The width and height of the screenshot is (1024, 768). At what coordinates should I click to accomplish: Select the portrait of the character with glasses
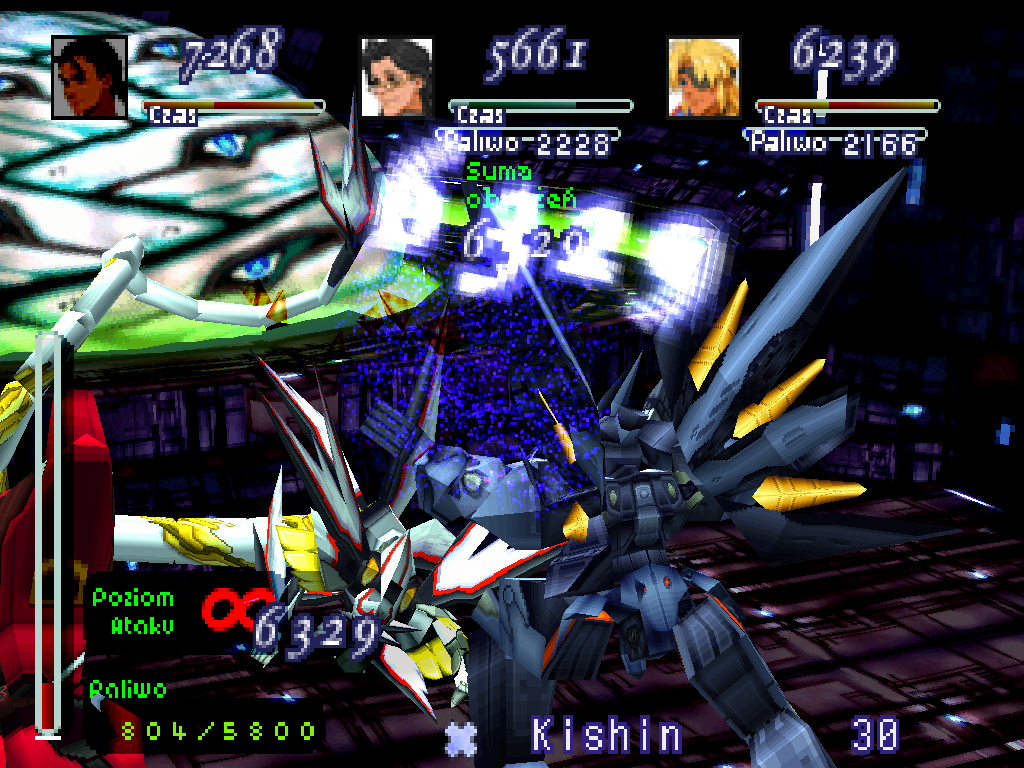pos(396,77)
